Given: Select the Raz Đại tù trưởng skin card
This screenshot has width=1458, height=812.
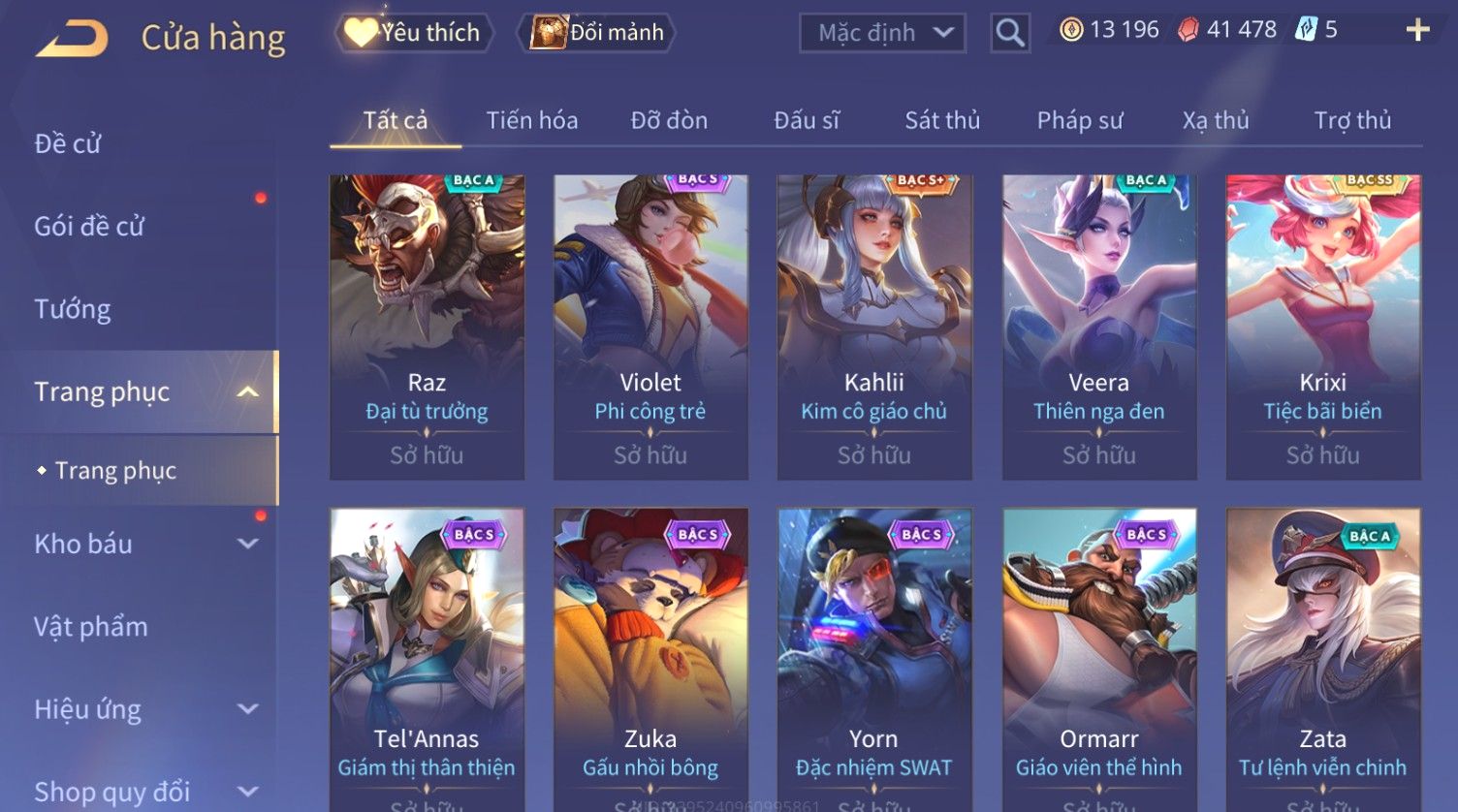Looking at the screenshot, I should click(x=427, y=327).
